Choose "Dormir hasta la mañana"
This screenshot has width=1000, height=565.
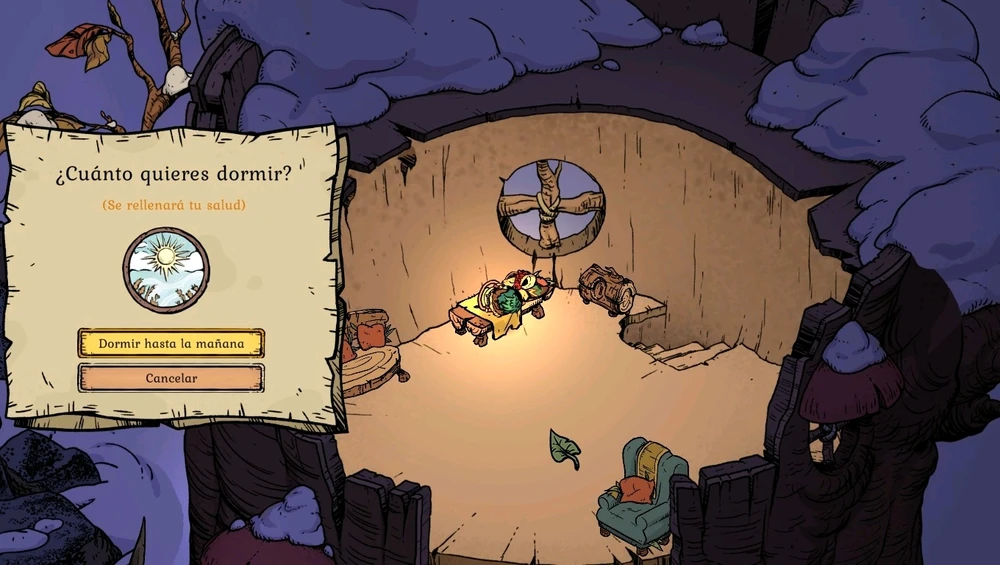pos(171,343)
